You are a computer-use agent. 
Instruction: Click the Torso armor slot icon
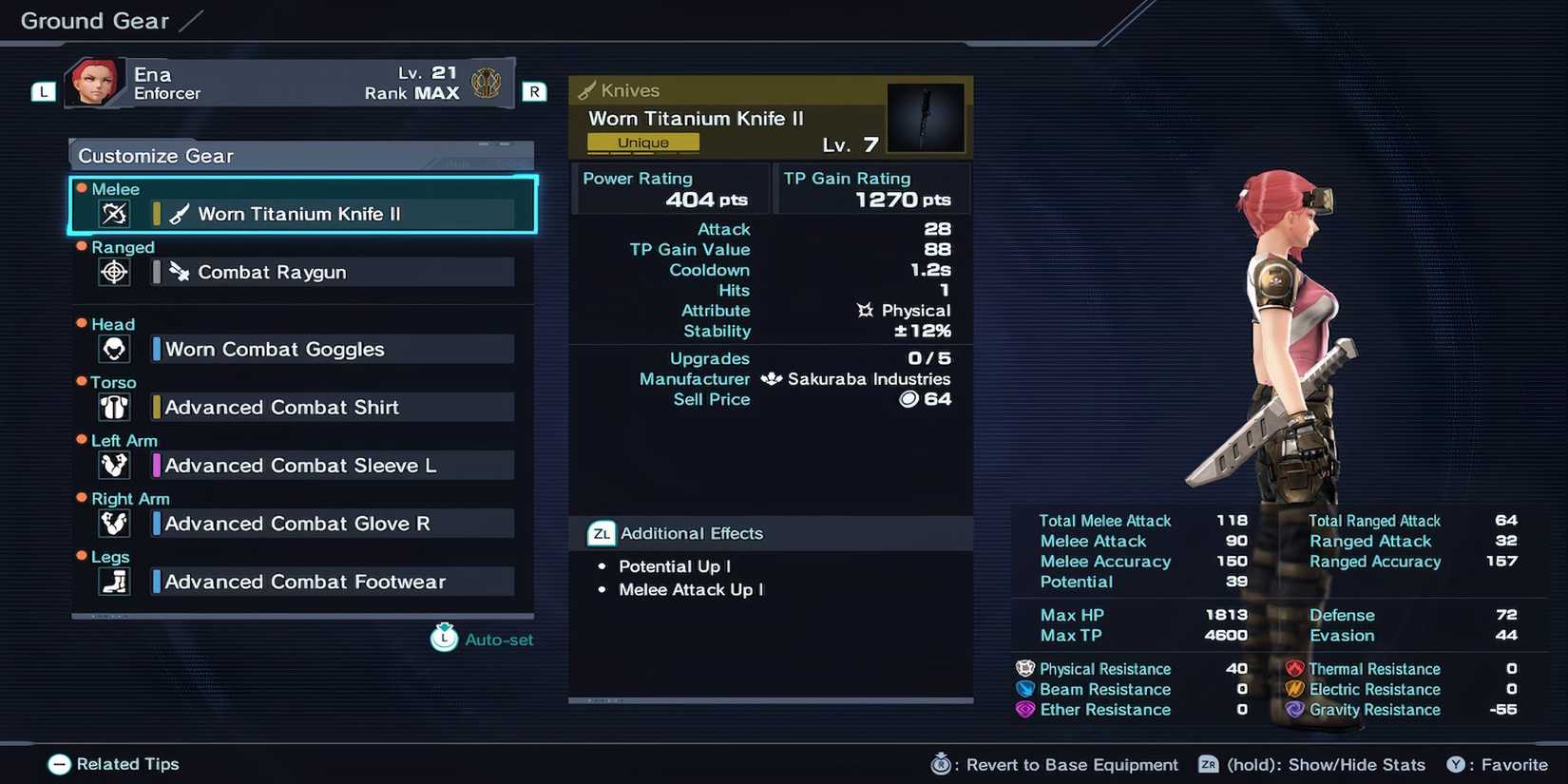[113, 407]
